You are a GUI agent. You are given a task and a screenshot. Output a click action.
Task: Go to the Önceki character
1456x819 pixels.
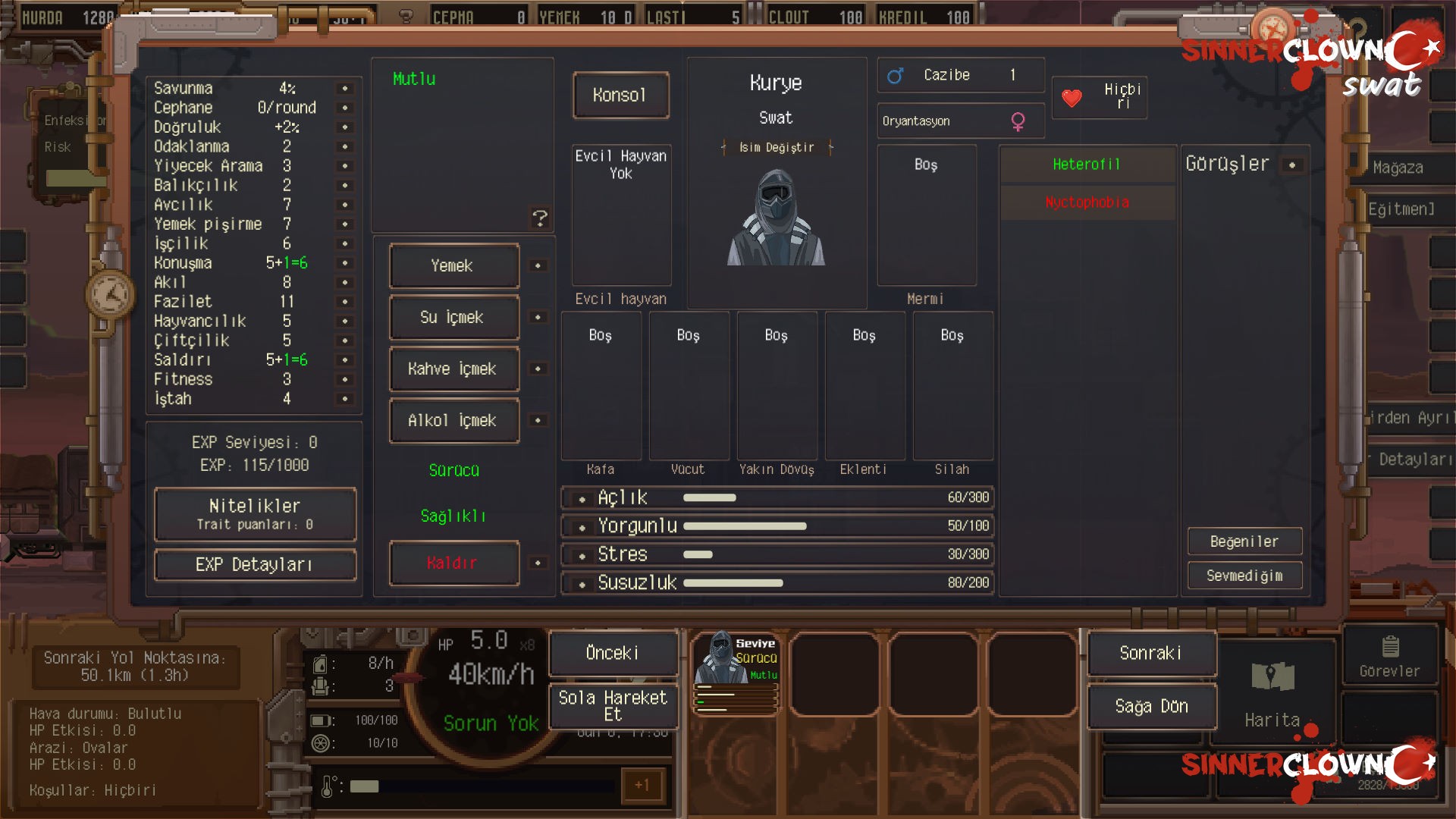613,653
